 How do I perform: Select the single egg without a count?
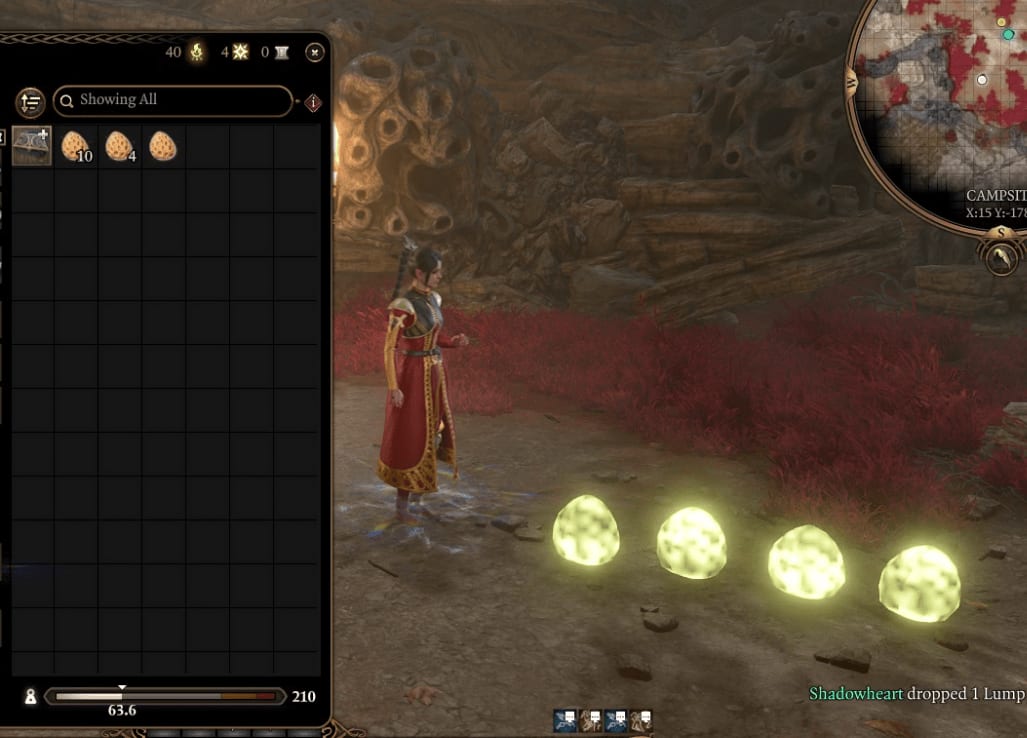tap(163, 146)
